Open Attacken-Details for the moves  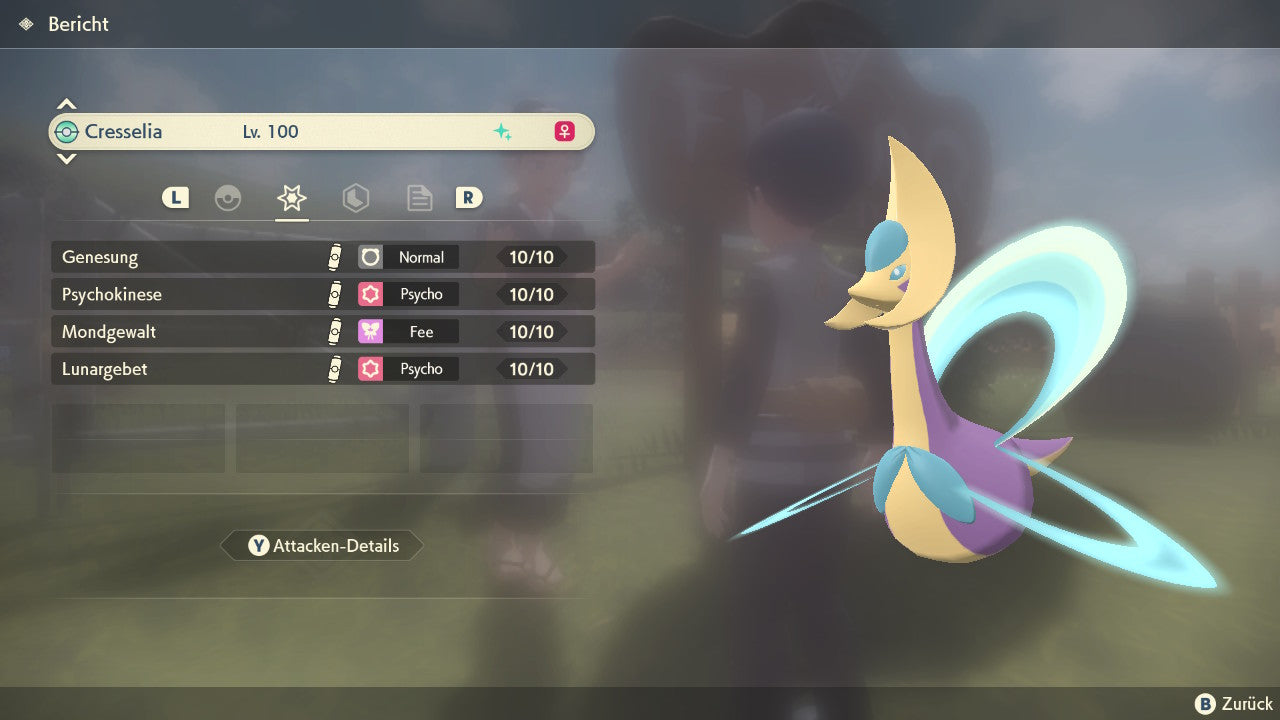point(322,545)
